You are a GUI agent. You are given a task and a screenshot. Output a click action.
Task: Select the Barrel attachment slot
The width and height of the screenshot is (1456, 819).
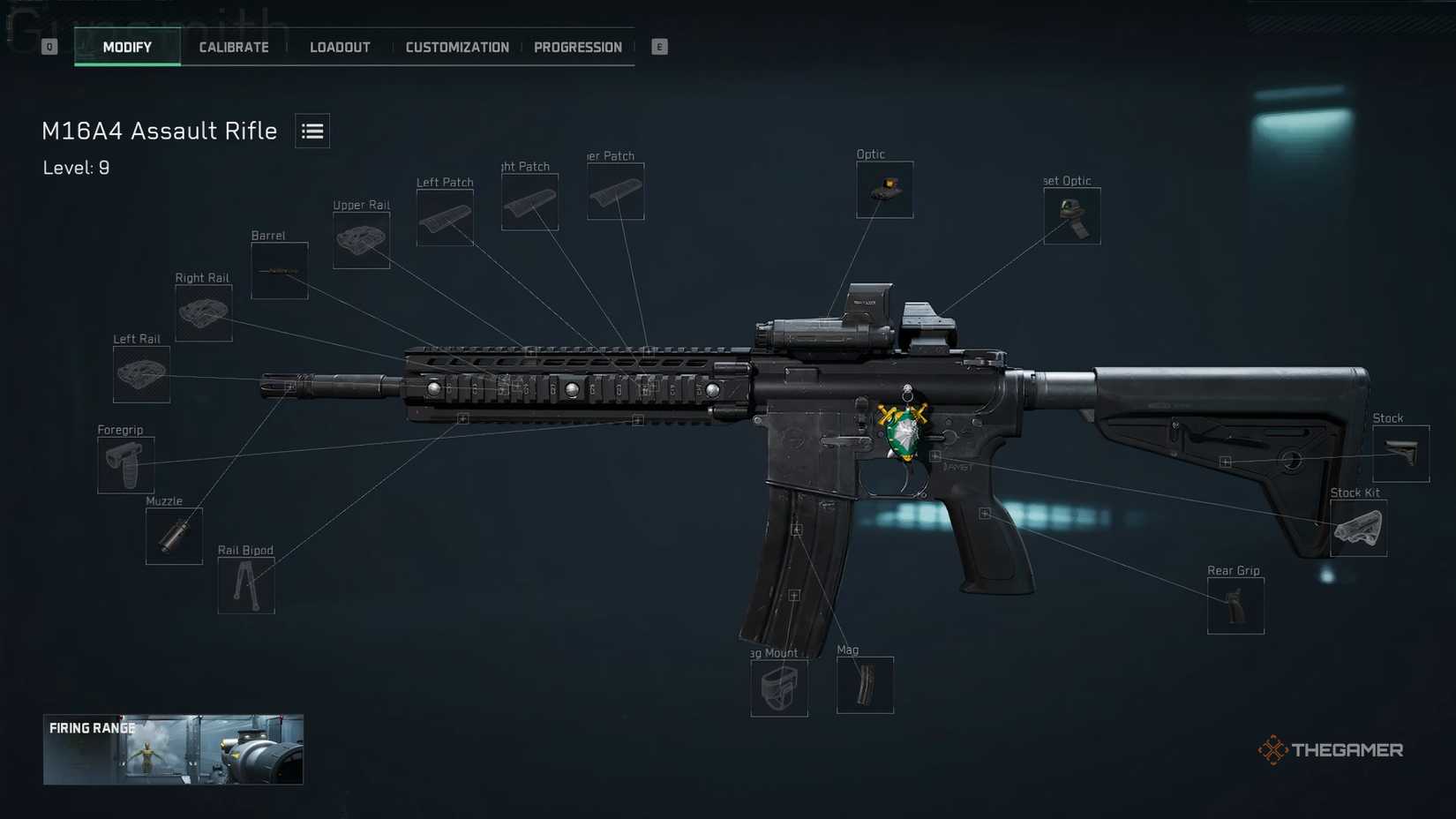pyautogui.click(x=280, y=271)
